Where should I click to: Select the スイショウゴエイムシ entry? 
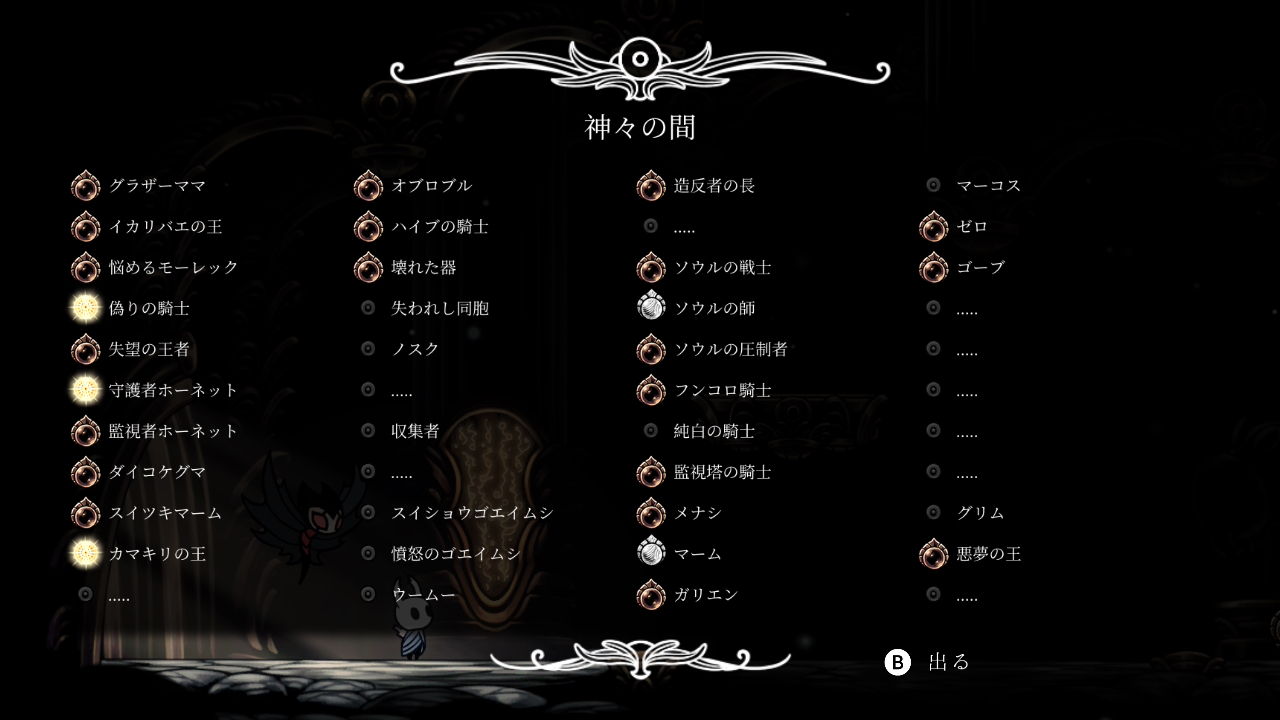(x=471, y=513)
